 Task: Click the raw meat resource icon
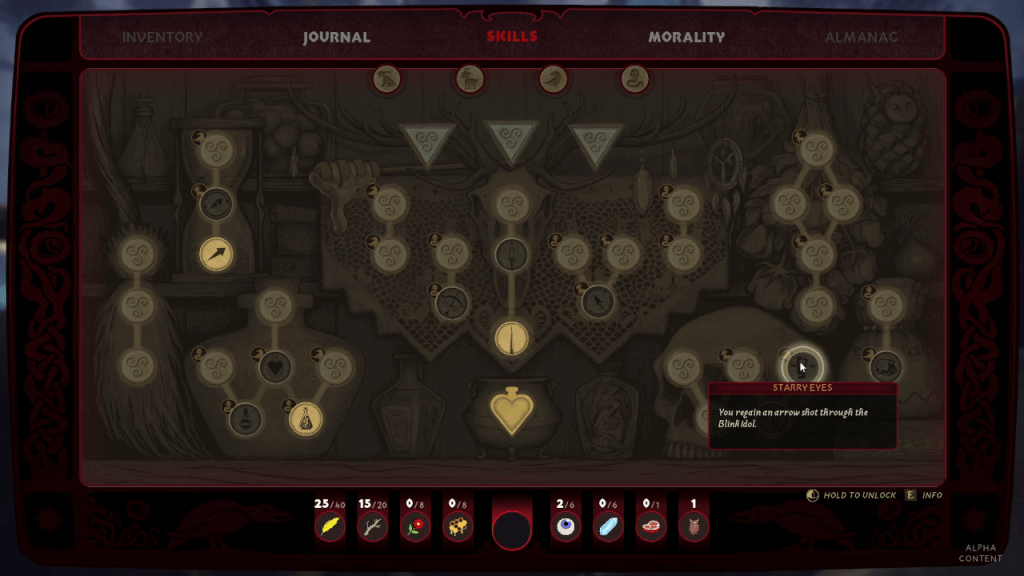651,526
